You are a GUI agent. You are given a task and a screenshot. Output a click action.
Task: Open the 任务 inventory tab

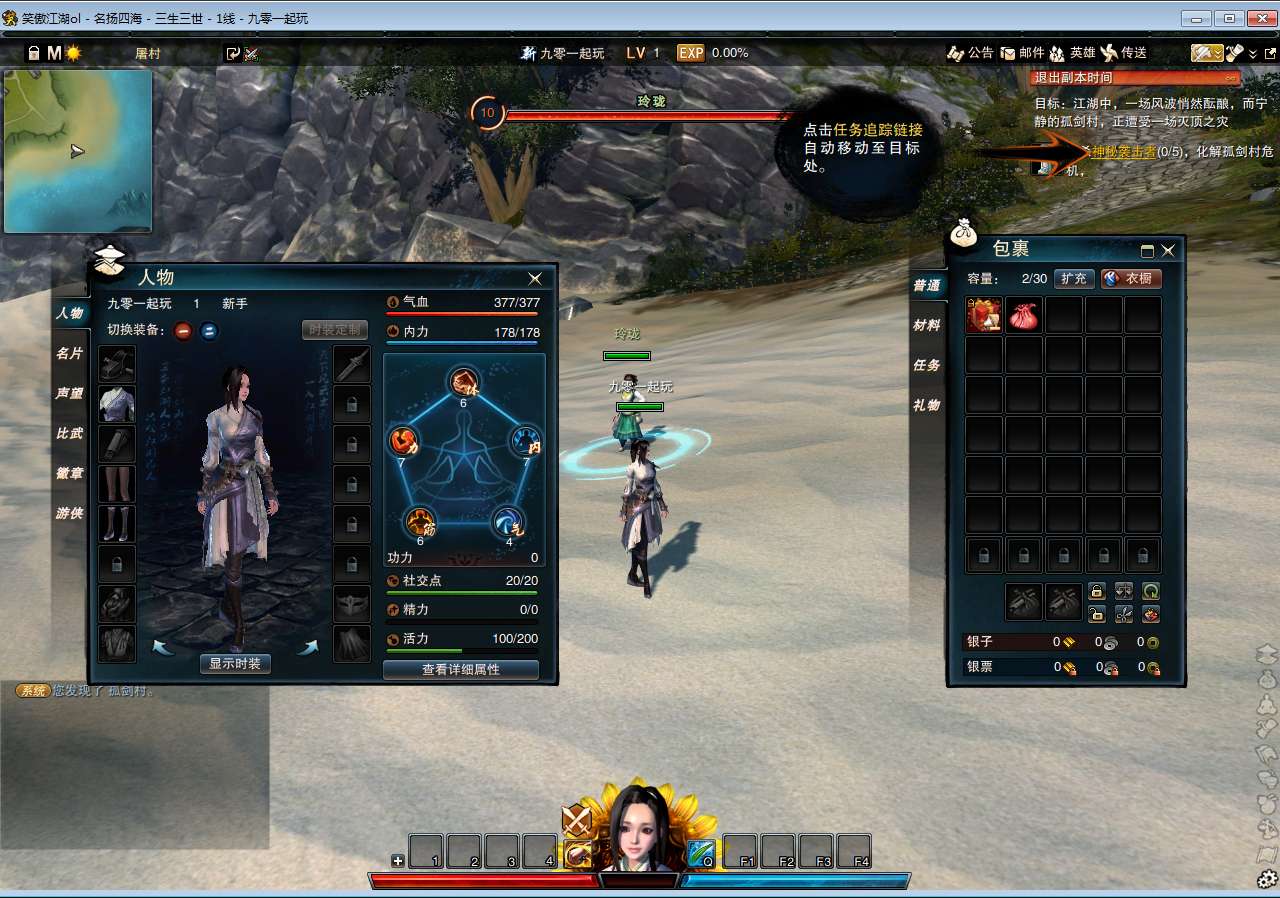pos(926,365)
